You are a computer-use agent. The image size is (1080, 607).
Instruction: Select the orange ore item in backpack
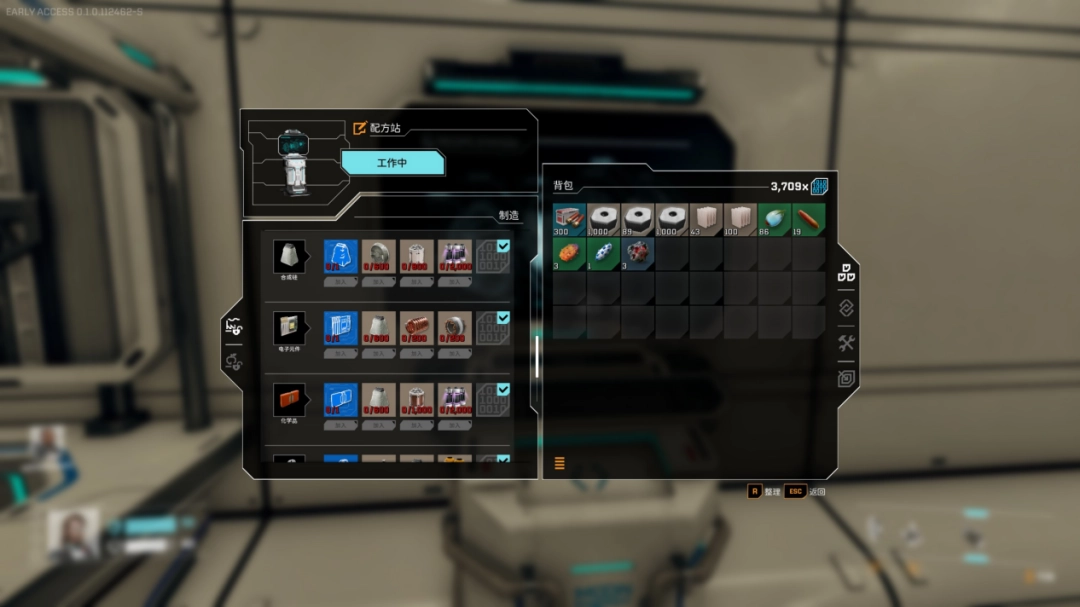click(x=569, y=254)
